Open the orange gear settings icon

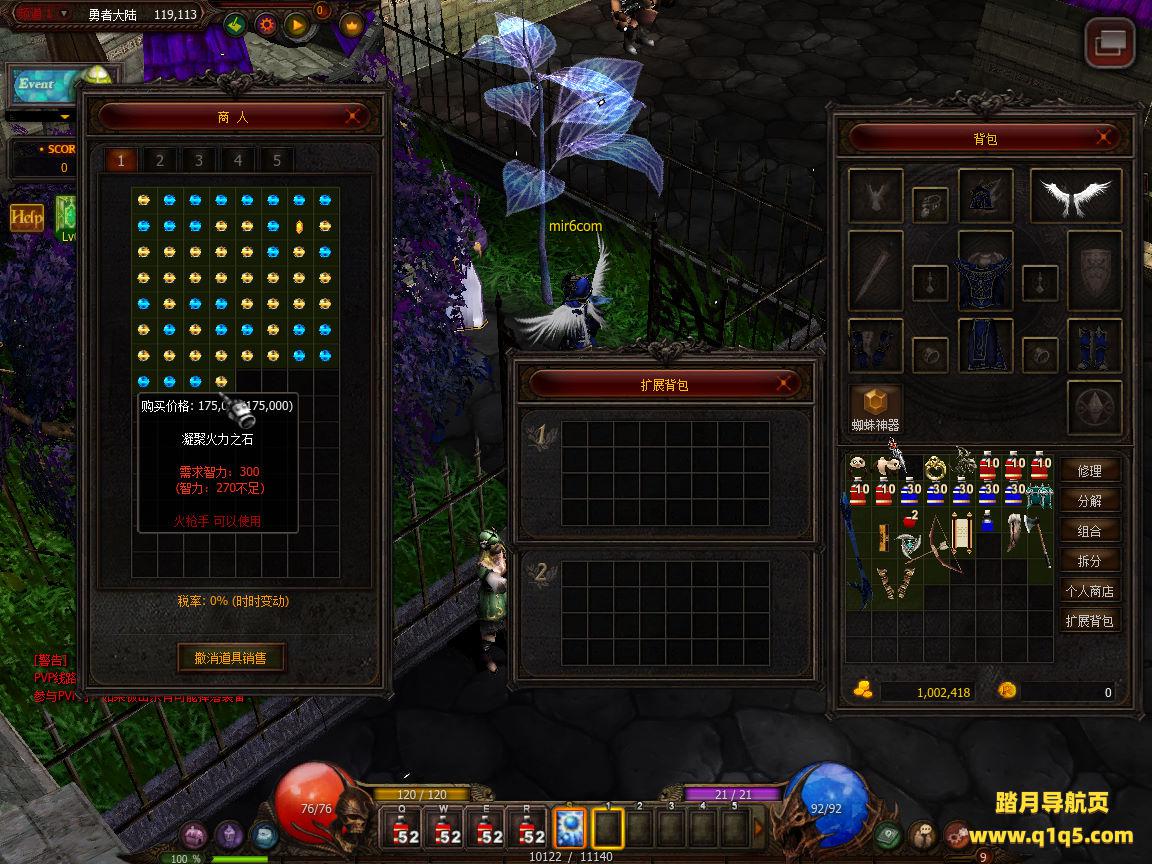[x=266, y=23]
